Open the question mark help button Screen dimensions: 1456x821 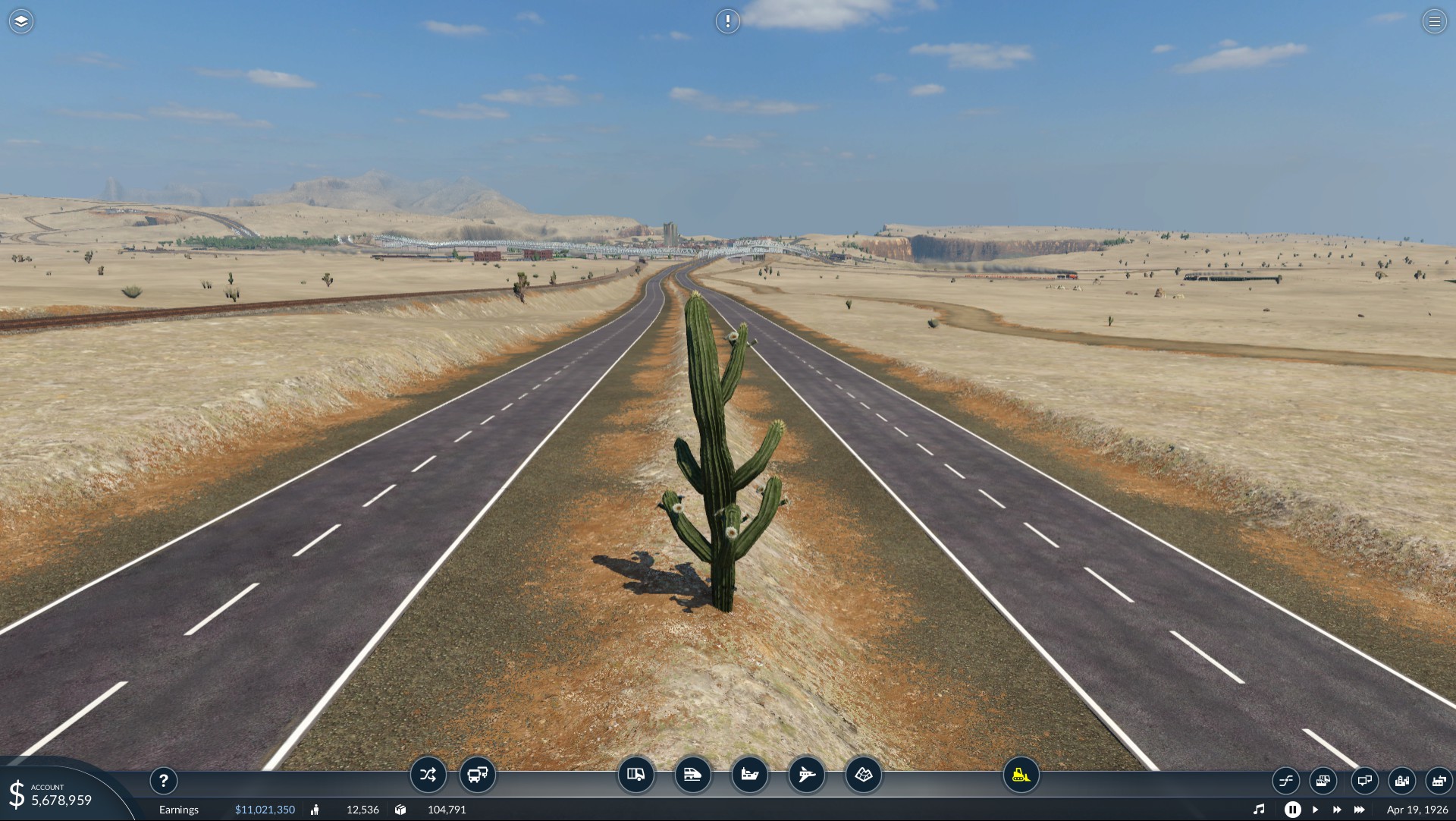(164, 780)
